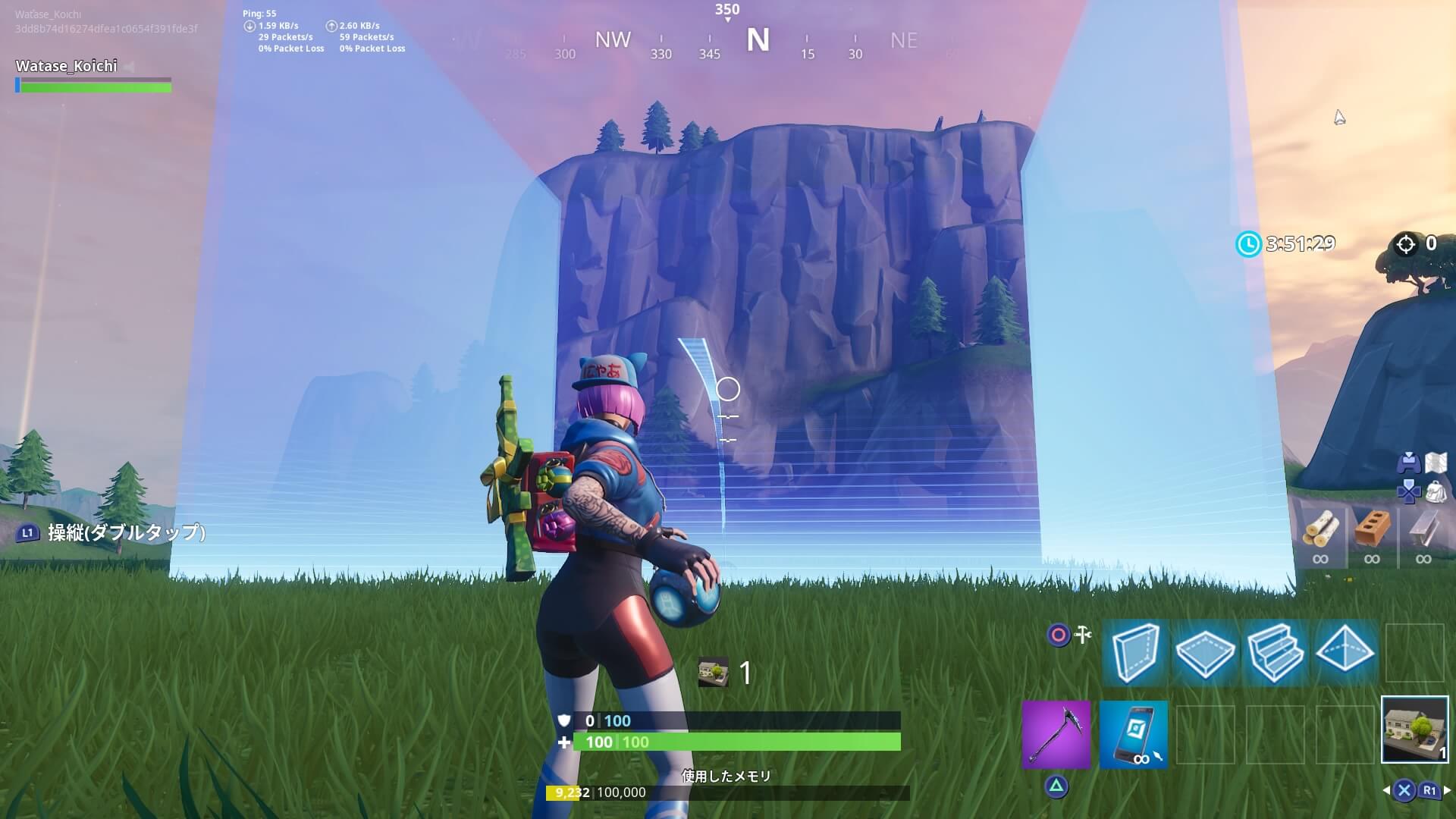
Task: Open the map via folded map icon
Action: click(x=1436, y=463)
